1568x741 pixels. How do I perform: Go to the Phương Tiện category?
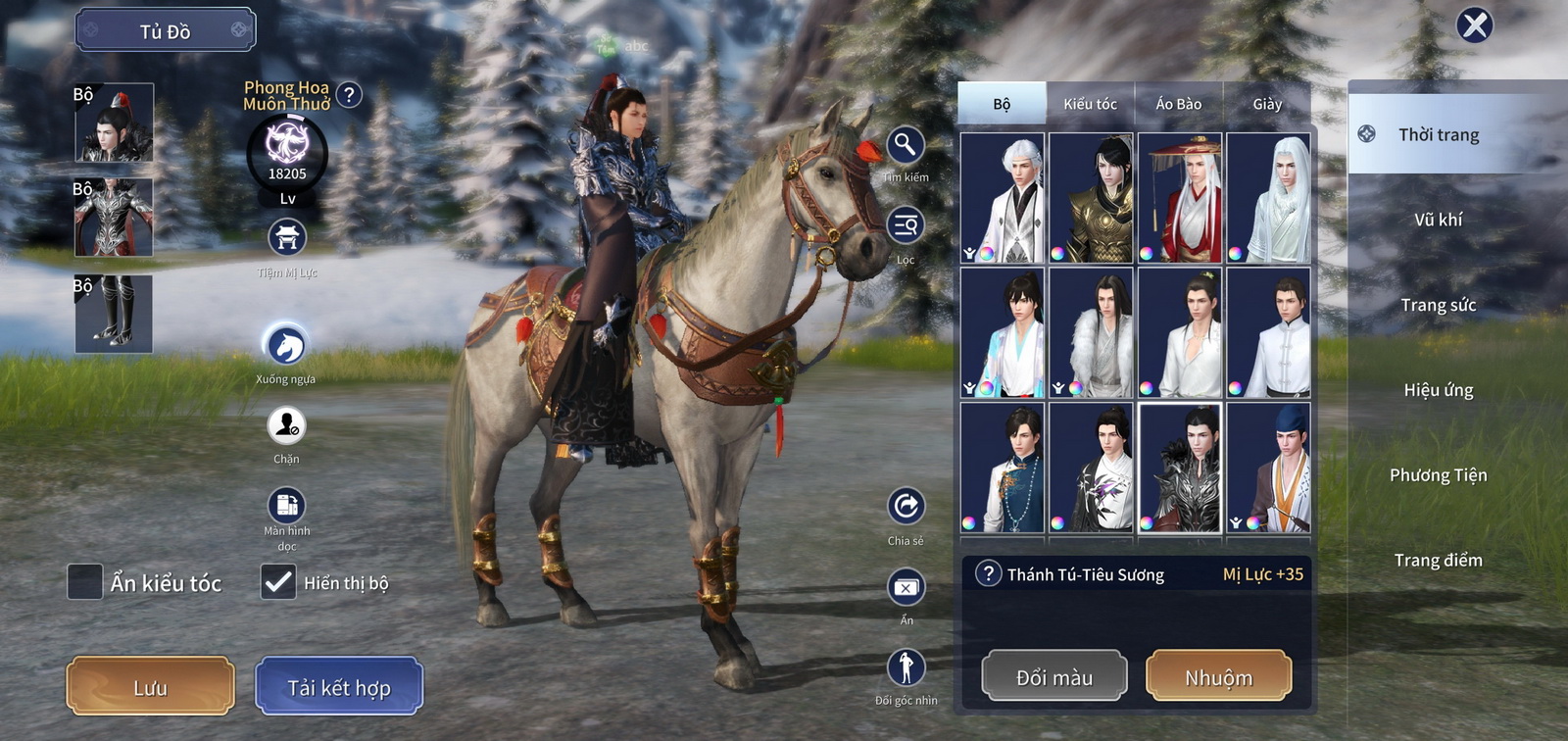coord(1438,475)
